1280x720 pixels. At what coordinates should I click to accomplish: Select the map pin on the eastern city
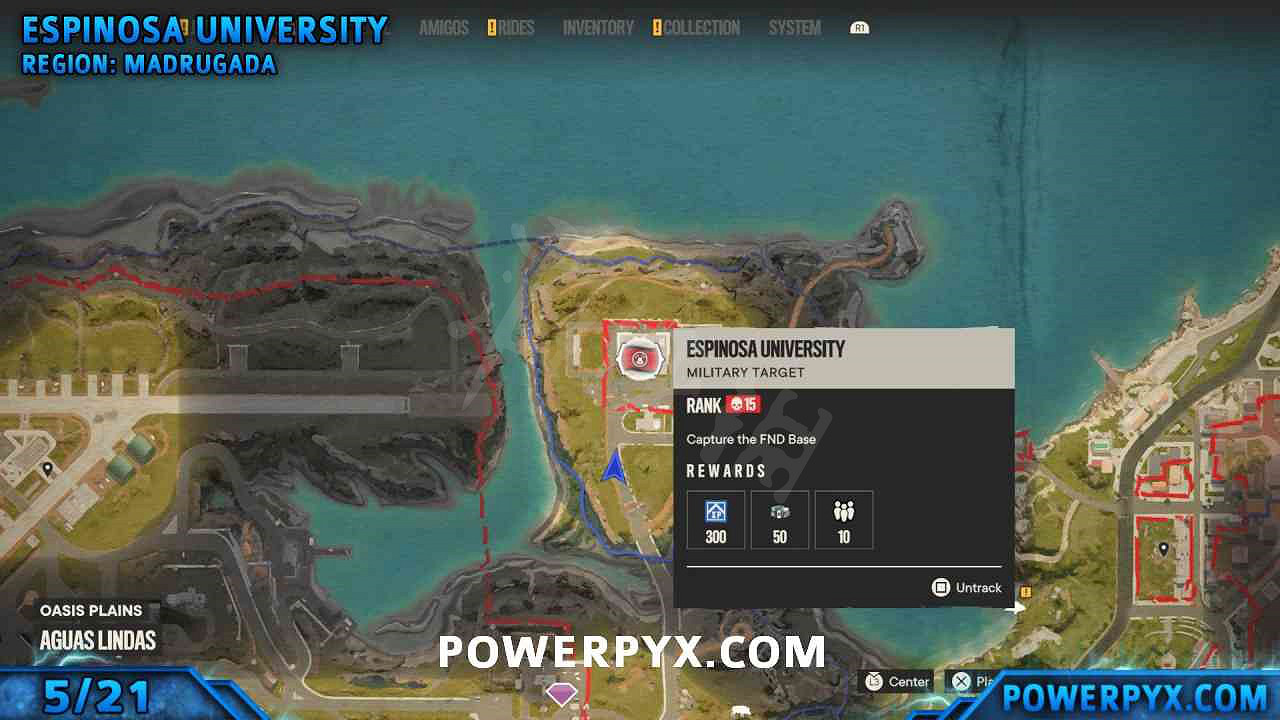coord(1163,548)
